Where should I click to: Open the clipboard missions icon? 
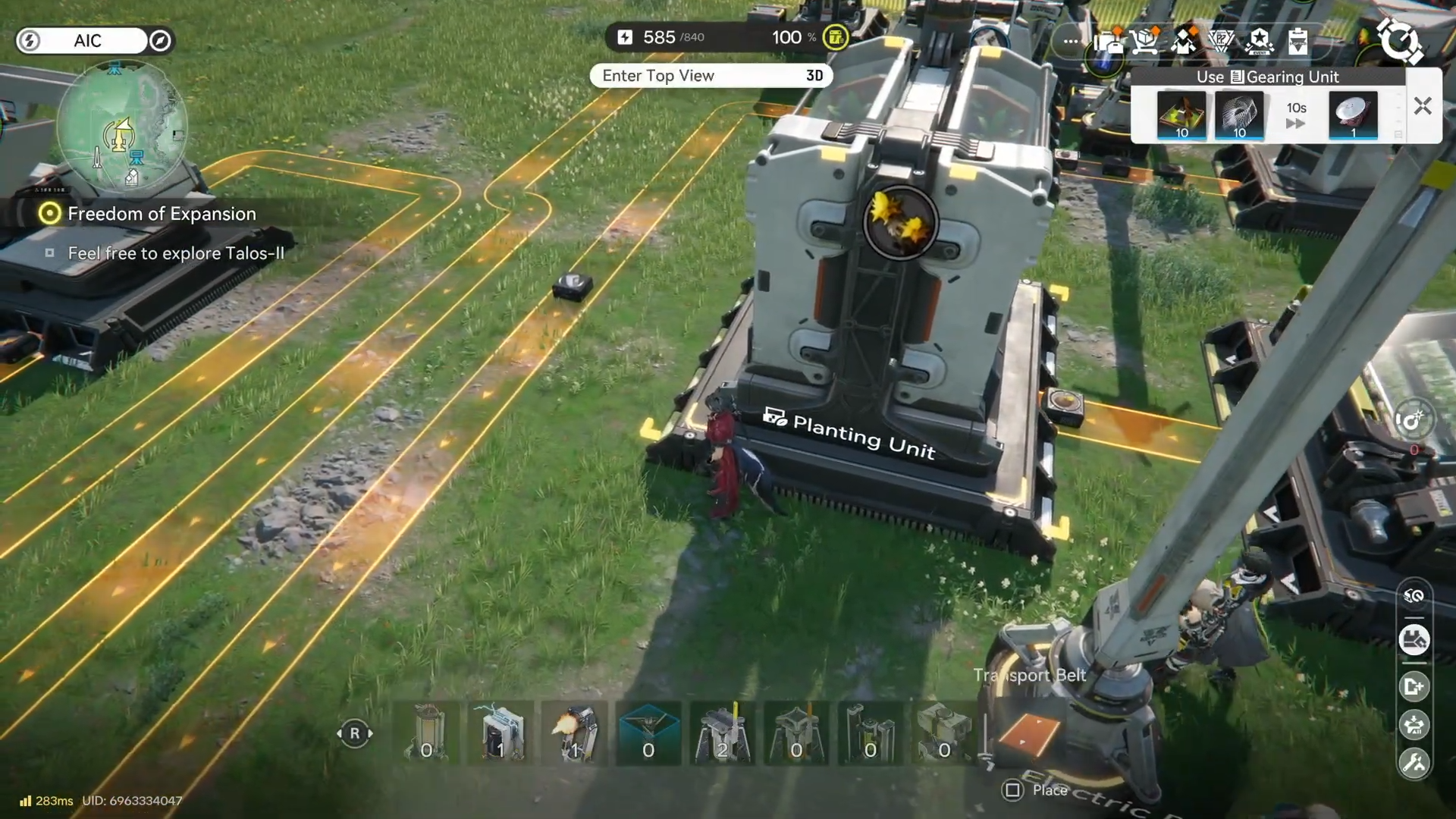pos(1298,41)
